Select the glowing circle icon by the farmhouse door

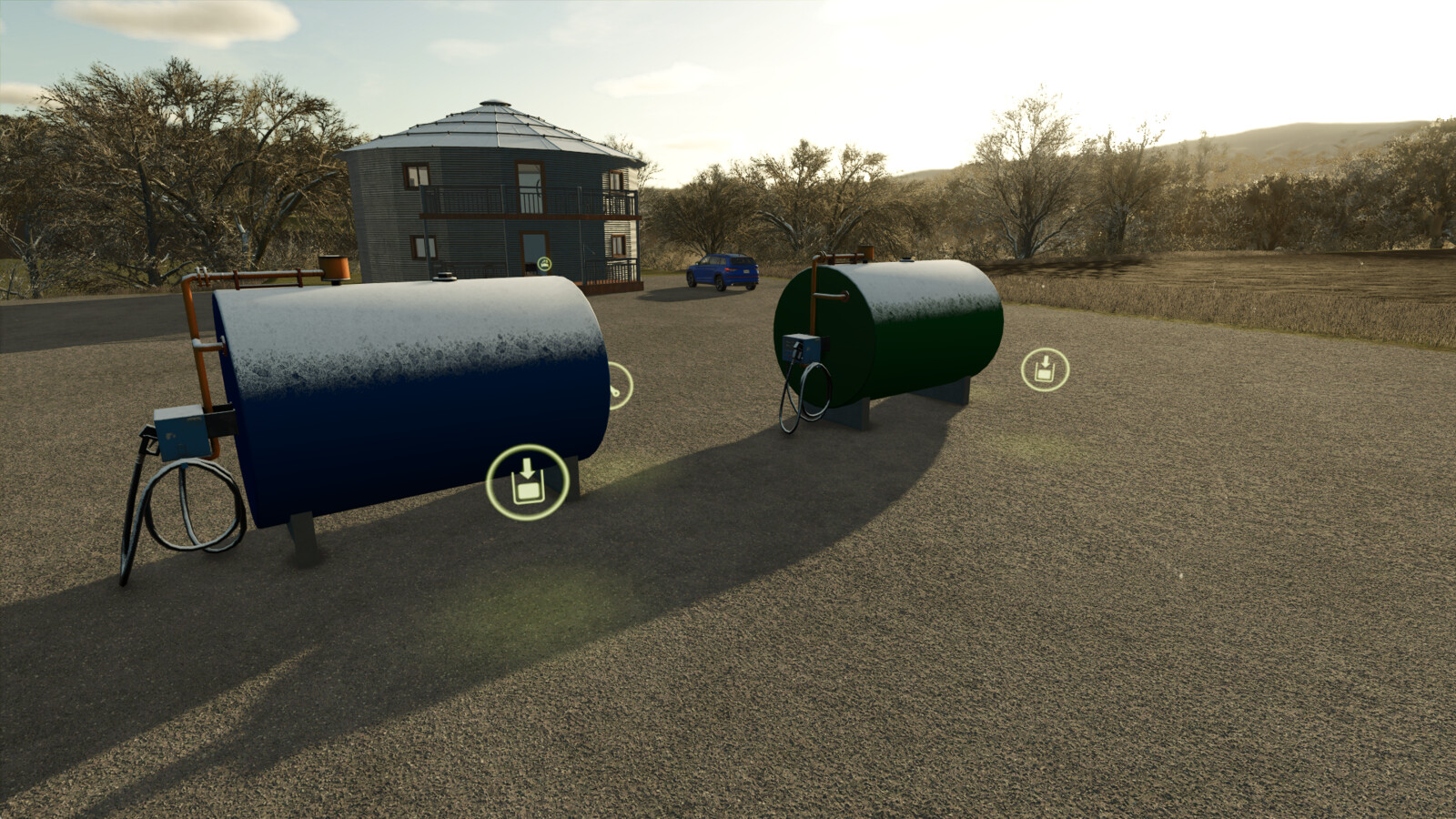tap(544, 264)
